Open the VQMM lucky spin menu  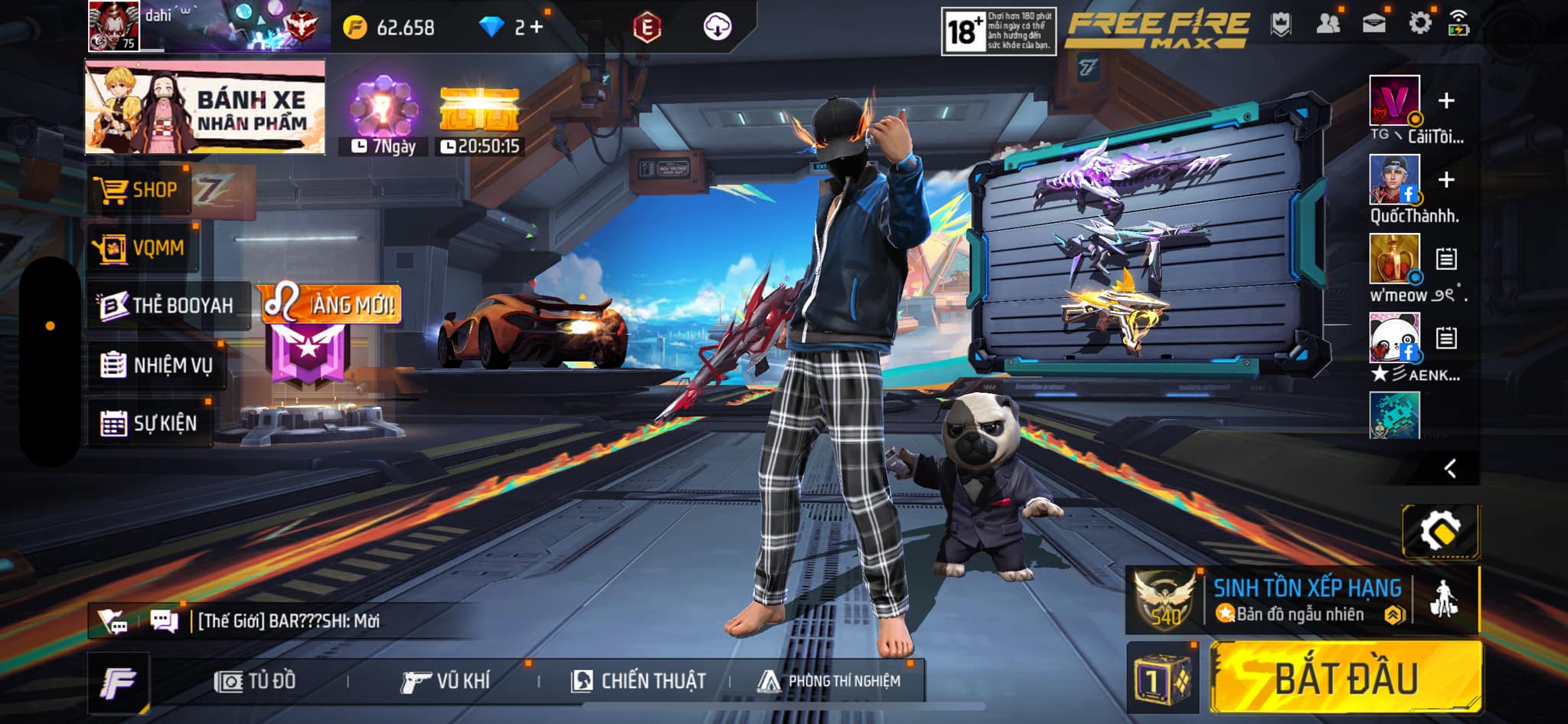pyautogui.click(x=142, y=247)
